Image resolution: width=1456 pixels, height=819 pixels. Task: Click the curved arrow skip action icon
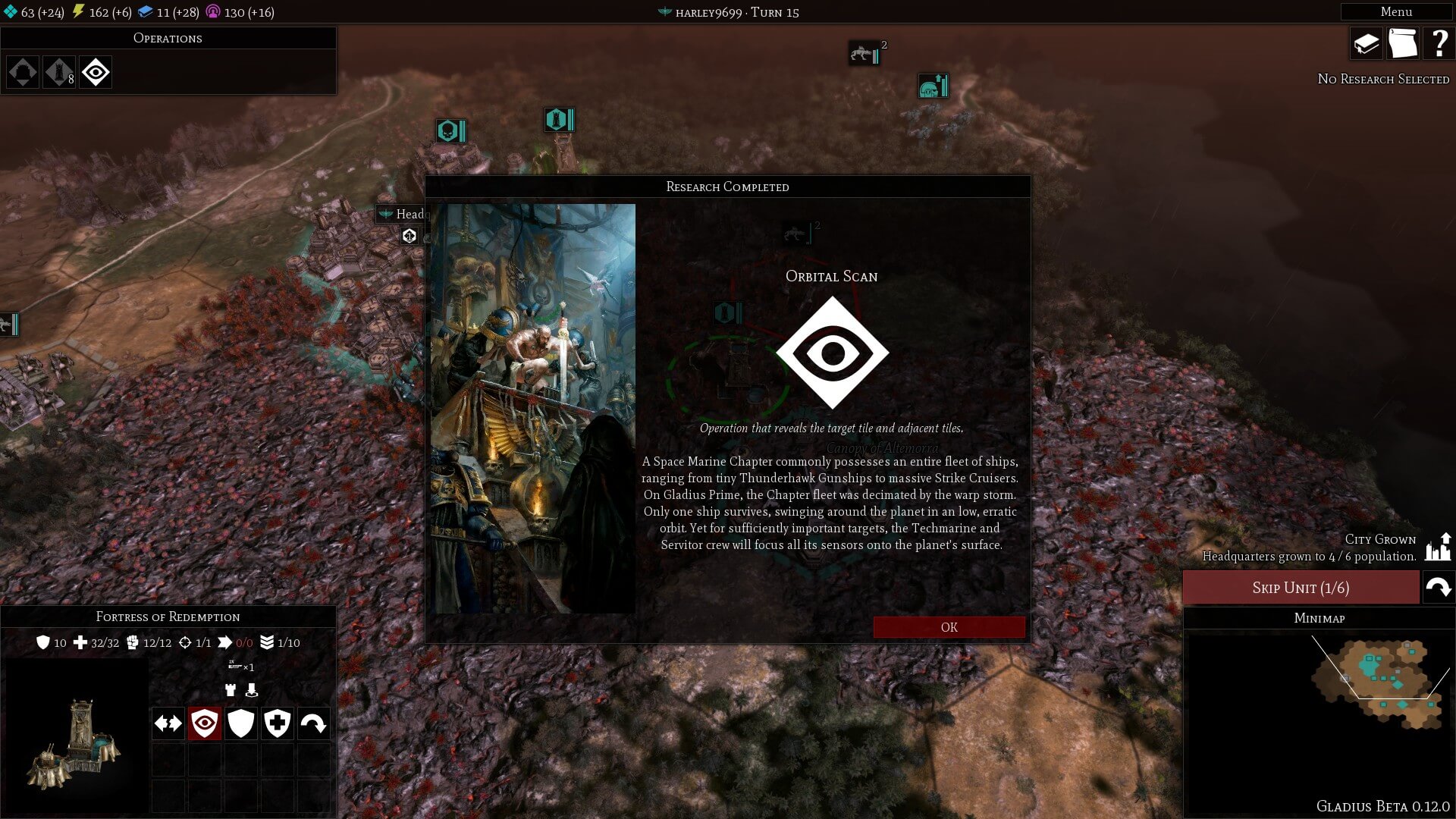(x=313, y=723)
